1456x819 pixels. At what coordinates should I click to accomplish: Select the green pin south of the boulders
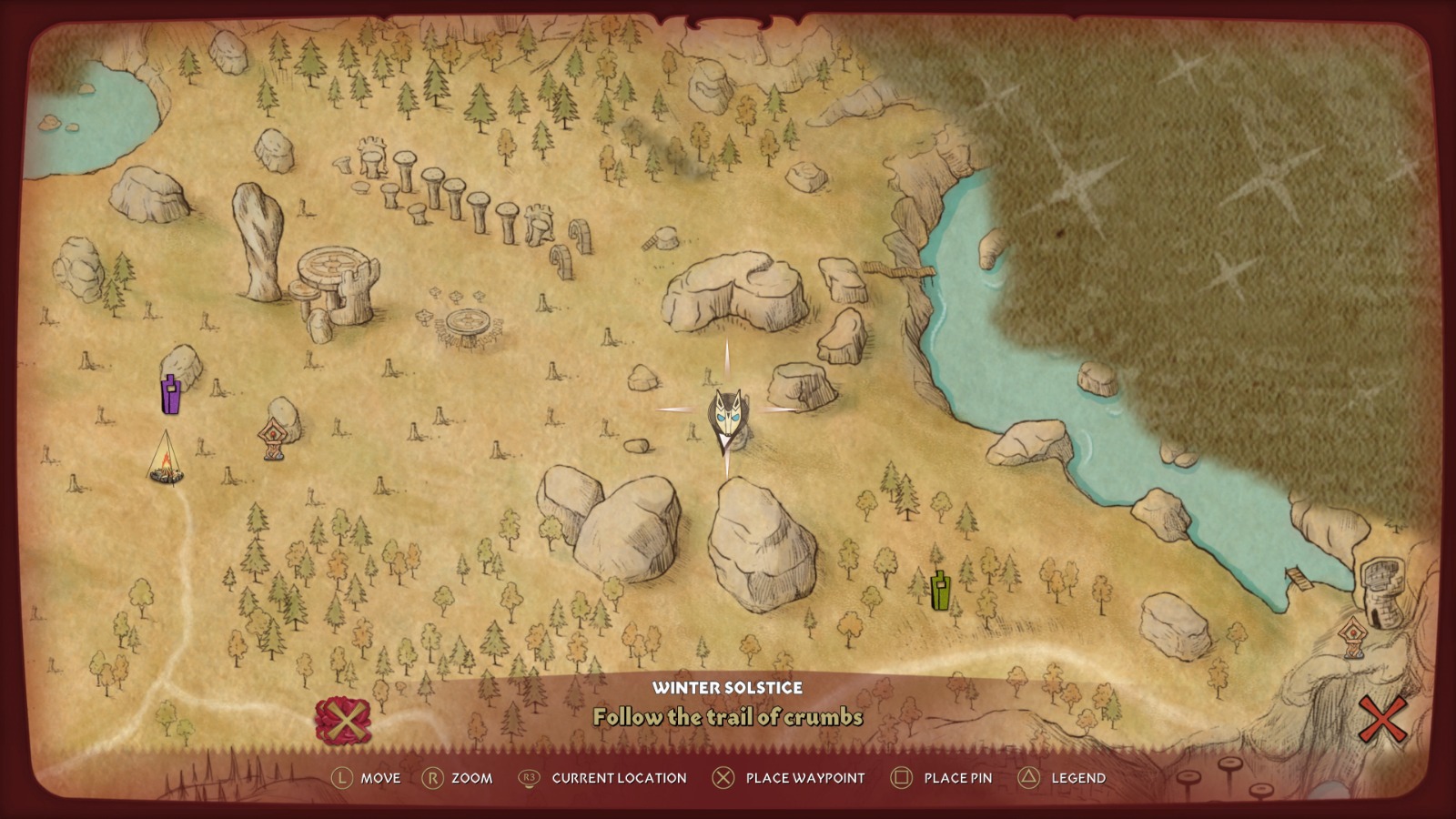941,590
